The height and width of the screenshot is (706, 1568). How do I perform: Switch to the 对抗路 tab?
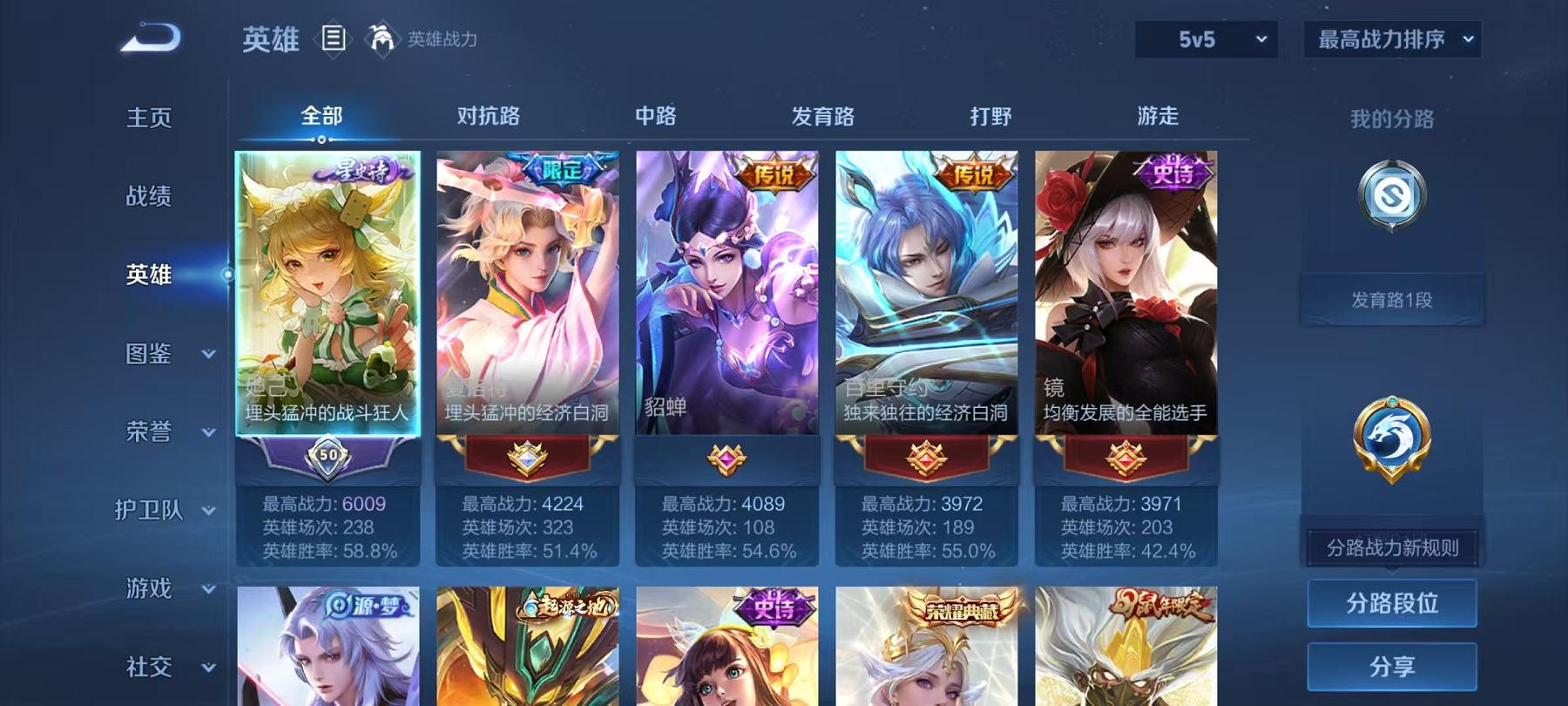(489, 115)
